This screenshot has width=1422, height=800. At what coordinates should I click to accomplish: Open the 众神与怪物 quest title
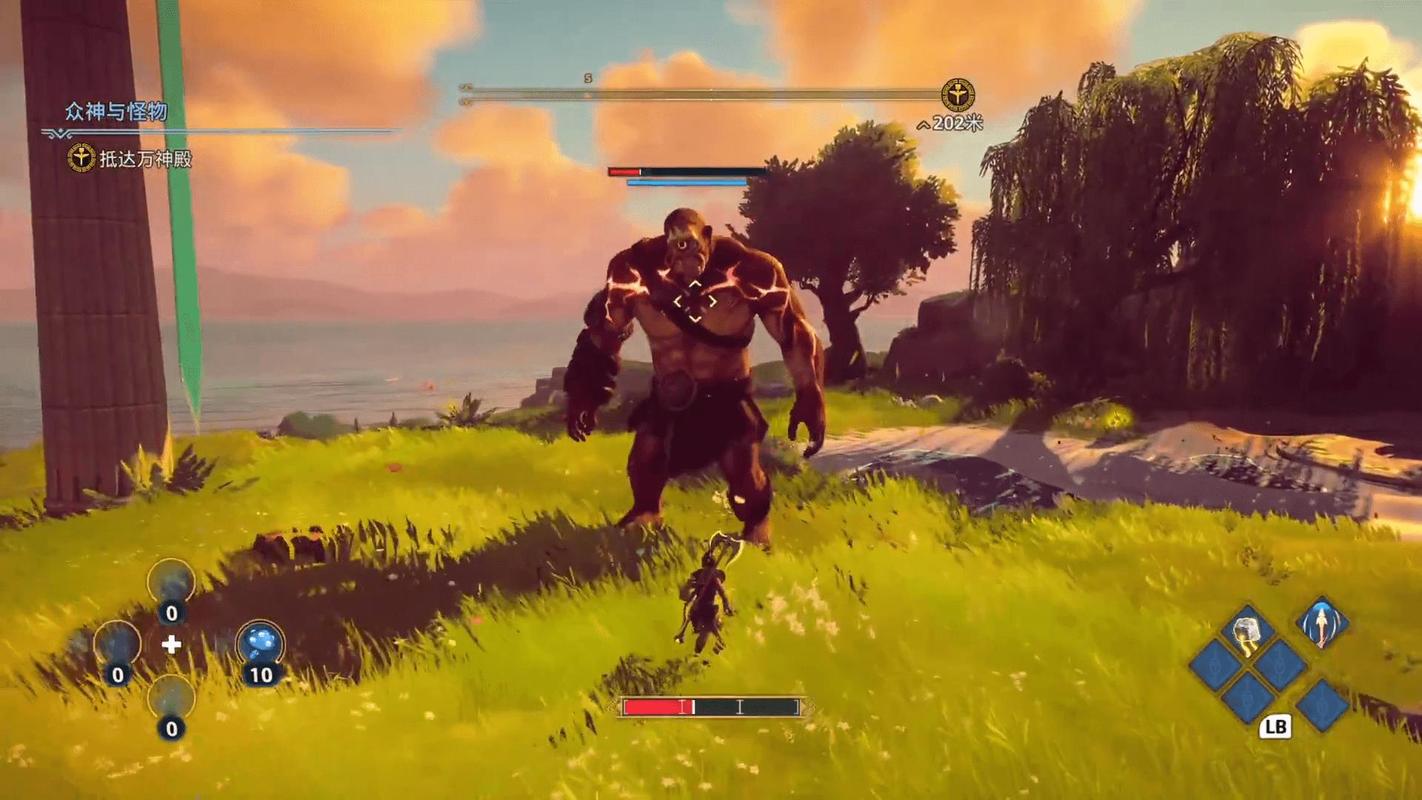(x=116, y=111)
